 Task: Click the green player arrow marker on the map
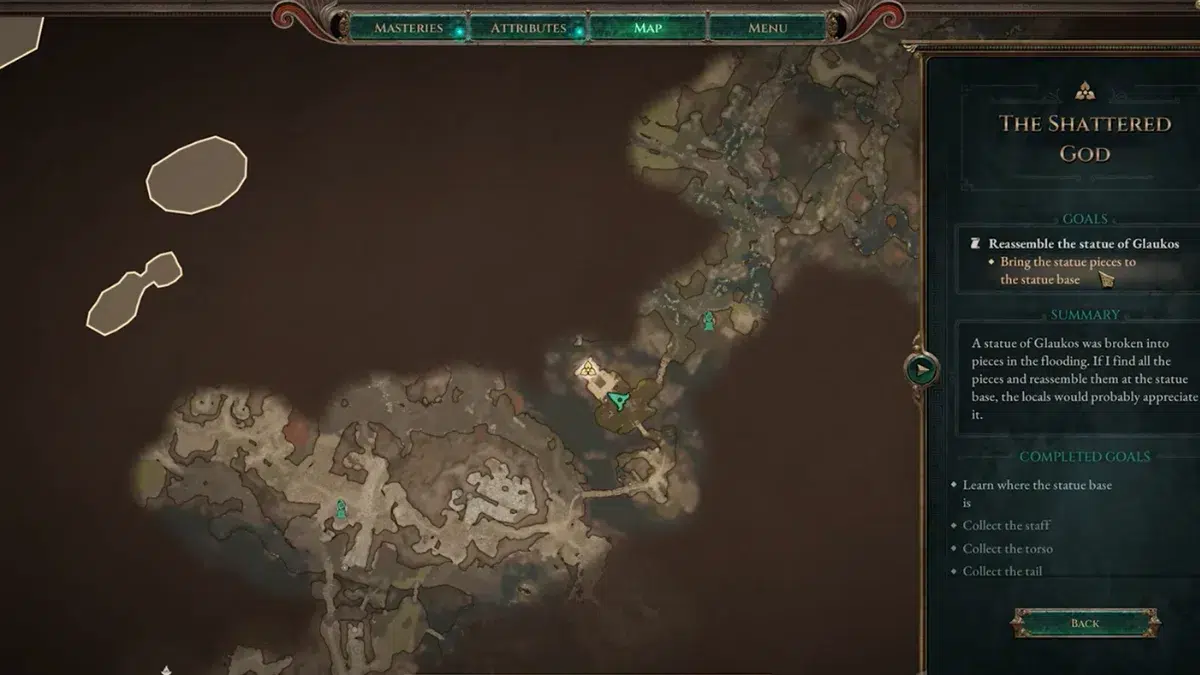[x=621, y=402]
